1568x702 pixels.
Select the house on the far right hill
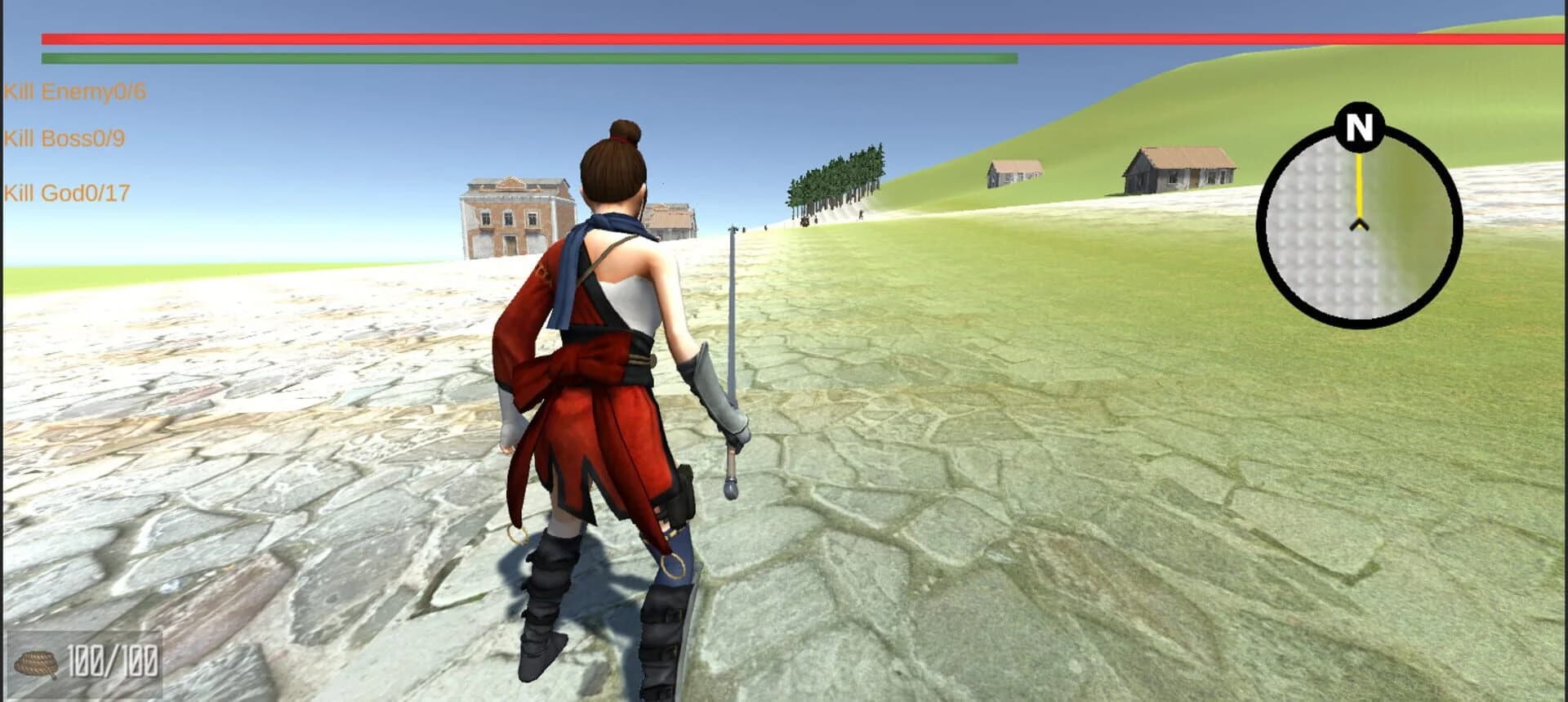coord(1178,168)
